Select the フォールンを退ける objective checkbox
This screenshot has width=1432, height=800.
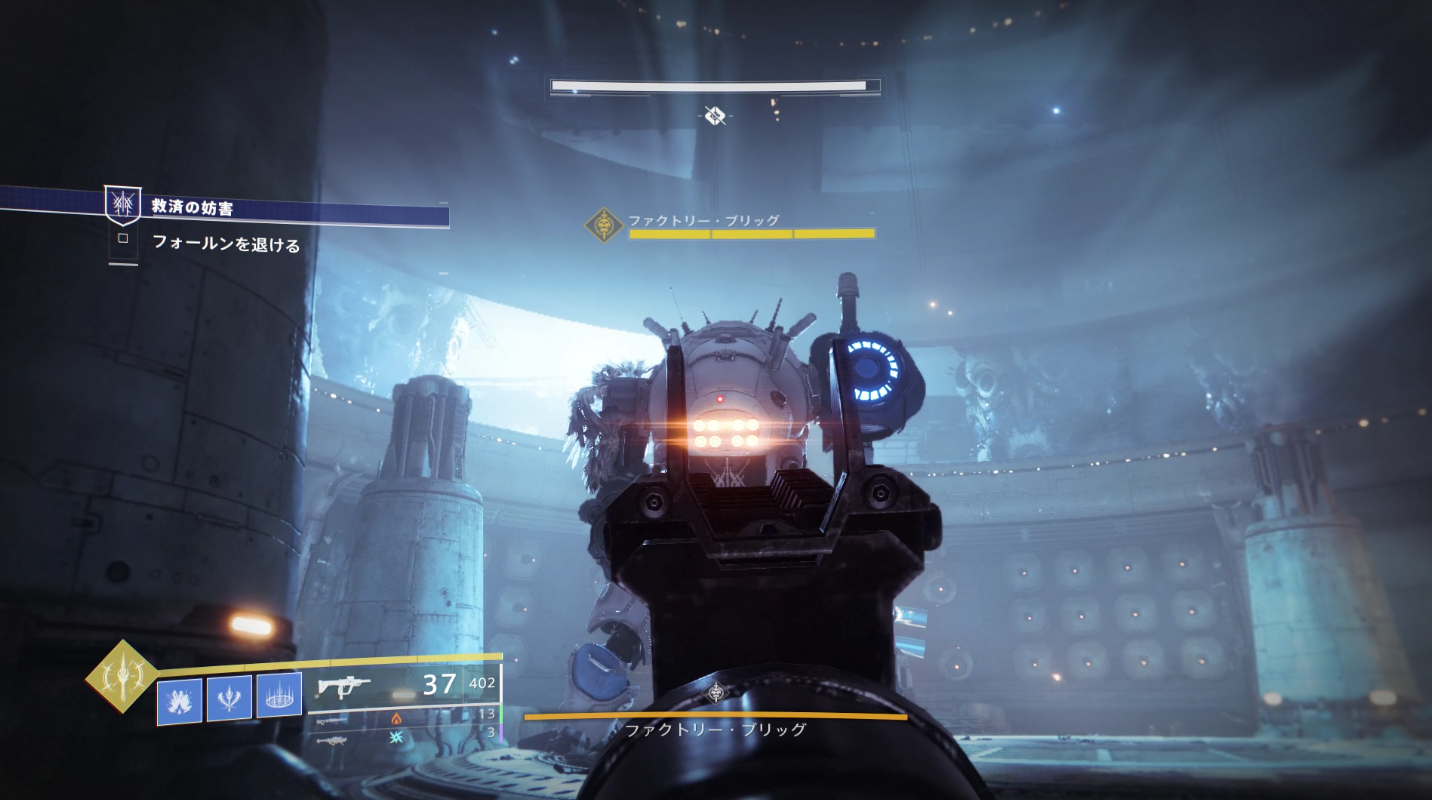coord(123,239)
